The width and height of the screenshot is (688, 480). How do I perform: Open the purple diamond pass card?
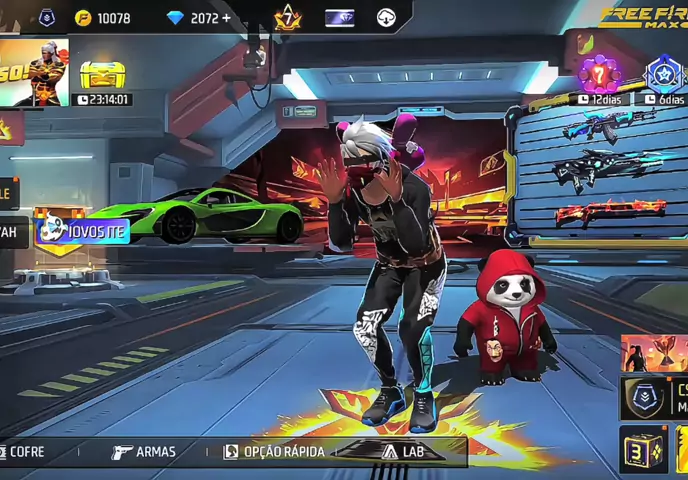coord(340,18)
